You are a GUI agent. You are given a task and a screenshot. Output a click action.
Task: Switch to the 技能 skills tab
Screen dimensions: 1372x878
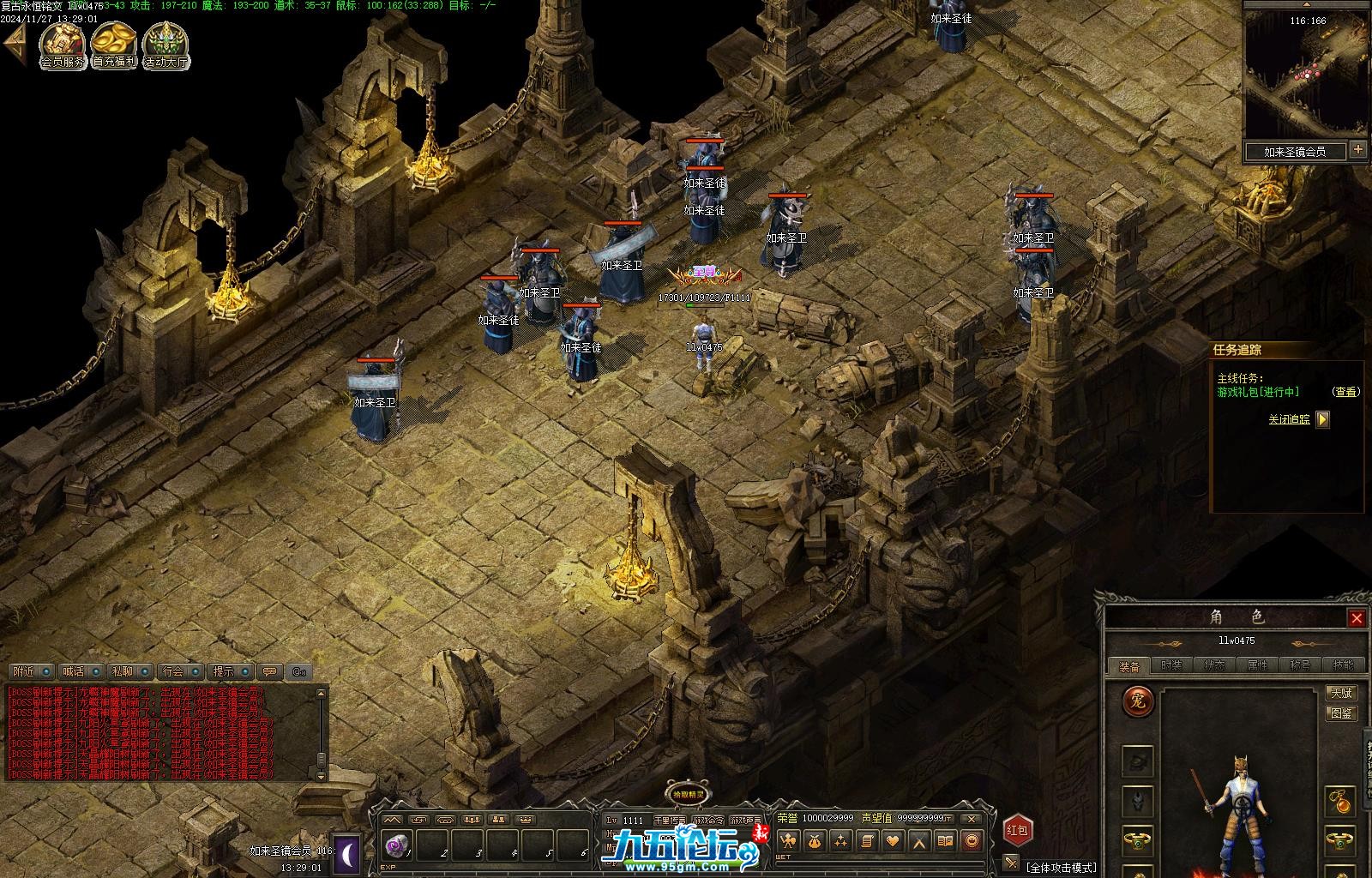(x=1343, y=665)
